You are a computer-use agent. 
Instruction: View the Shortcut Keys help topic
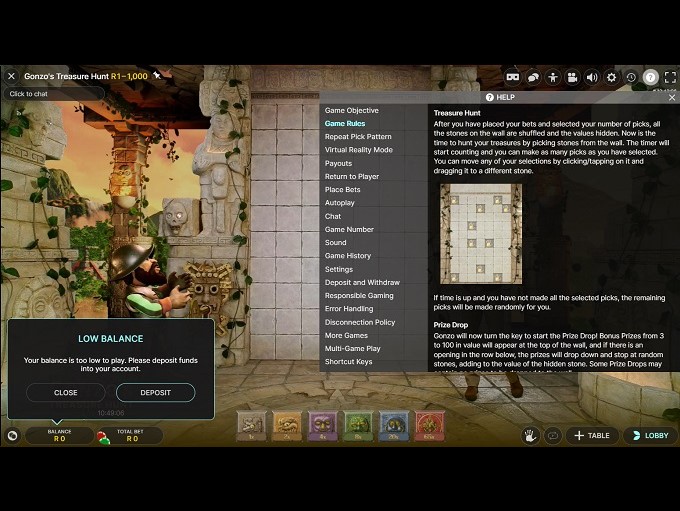coord(348,362)
